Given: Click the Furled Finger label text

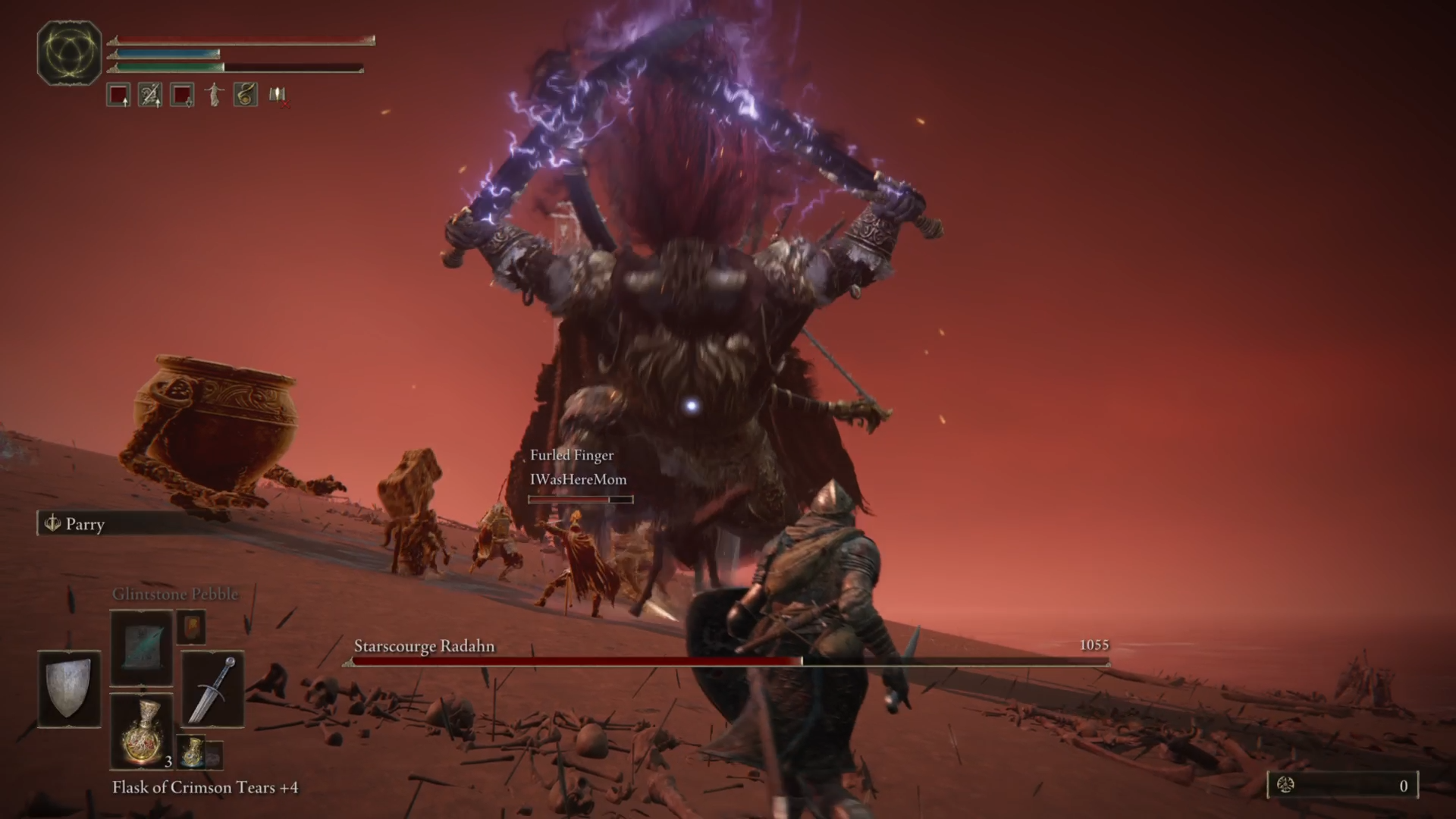Looking at the screenshot, I should [x=572, y=455].
